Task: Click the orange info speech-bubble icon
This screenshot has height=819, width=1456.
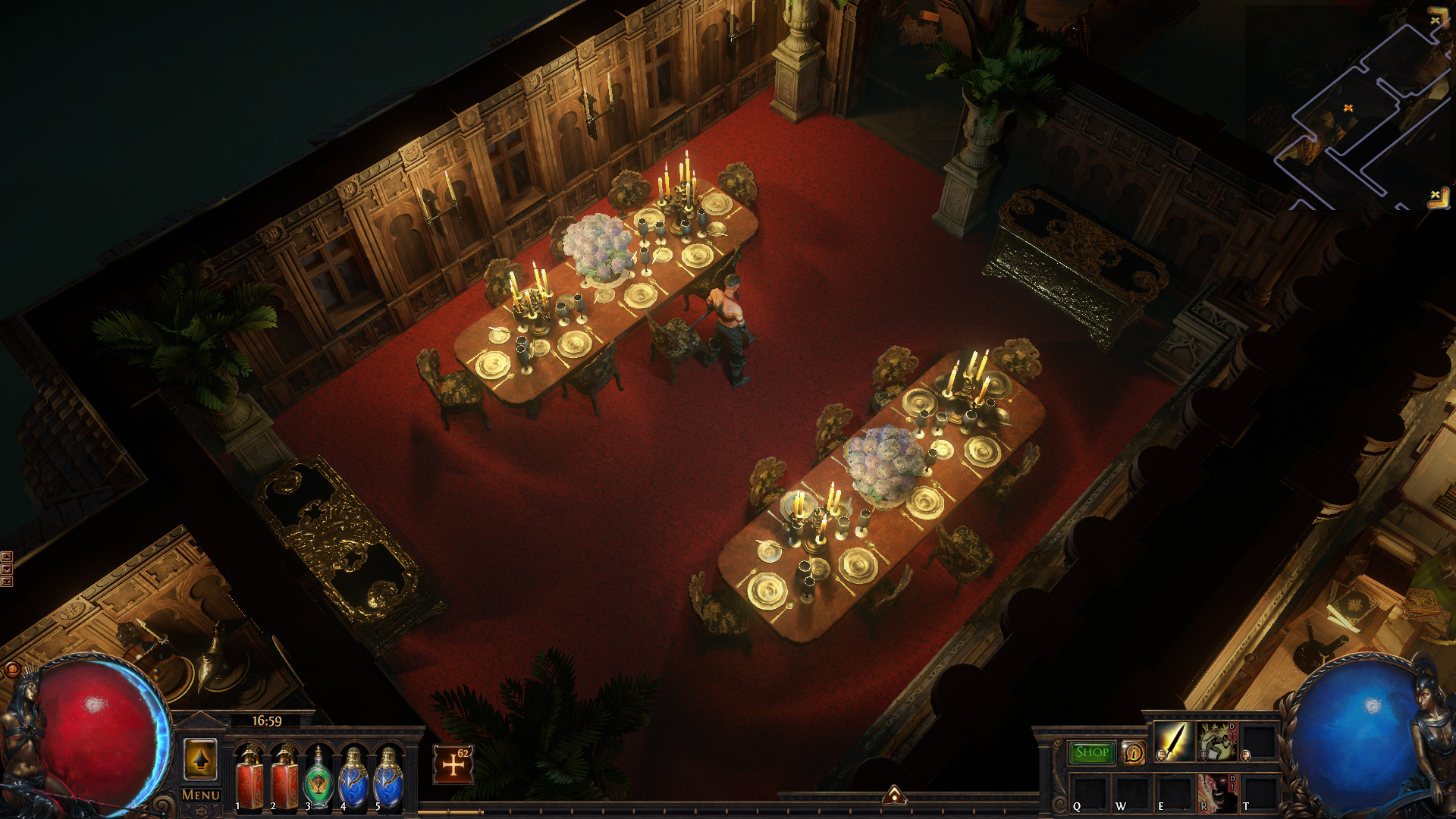Action: [1134, 752]
